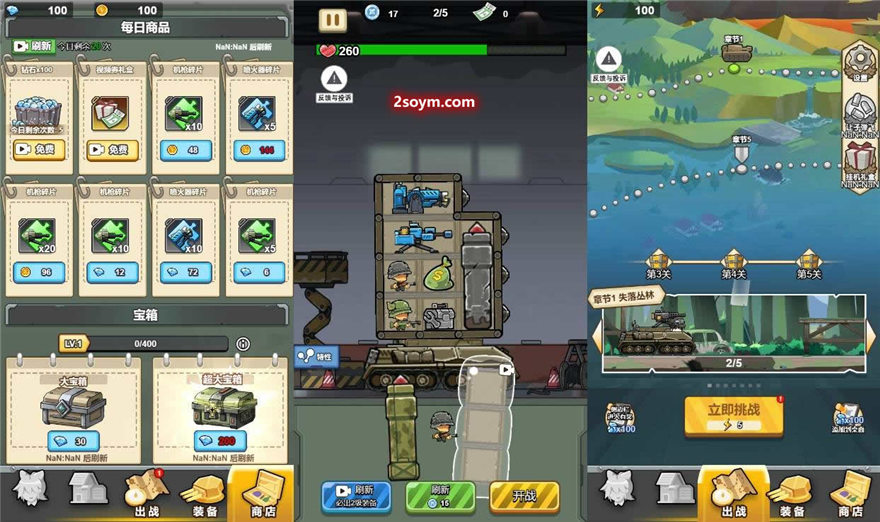Open the 设置 settings menu
The height and width of the screenshot is (522, 880).
859,63
